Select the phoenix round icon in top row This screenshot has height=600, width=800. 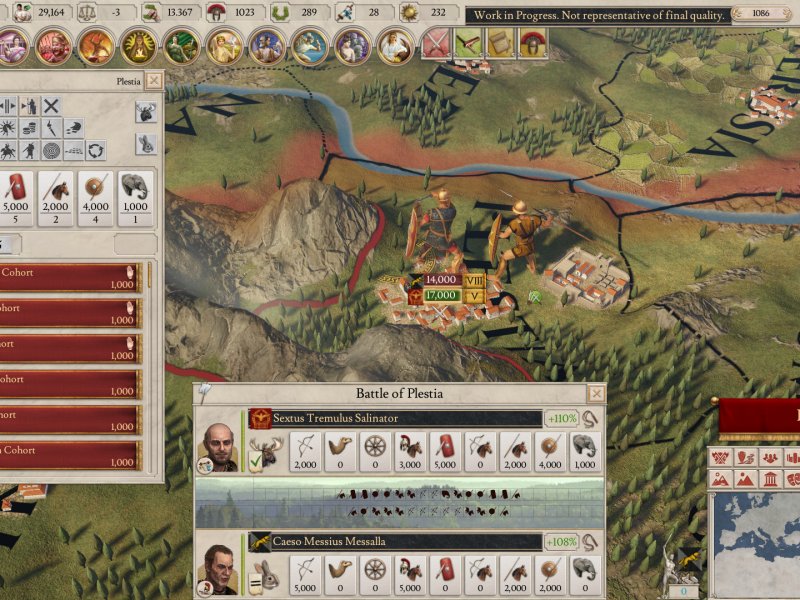coord(97,46)
